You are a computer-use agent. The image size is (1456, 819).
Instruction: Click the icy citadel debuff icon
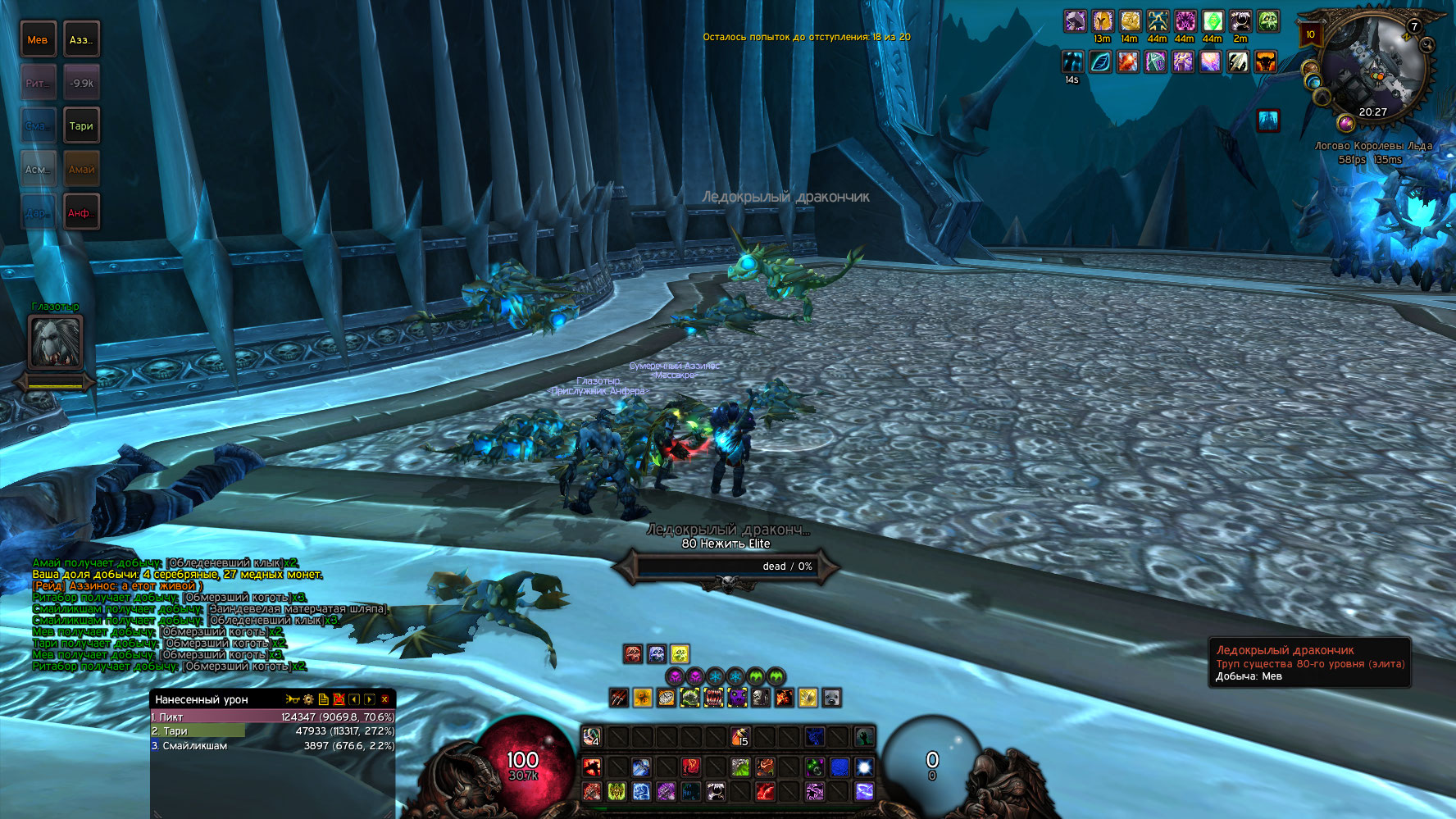(1268, 121)
